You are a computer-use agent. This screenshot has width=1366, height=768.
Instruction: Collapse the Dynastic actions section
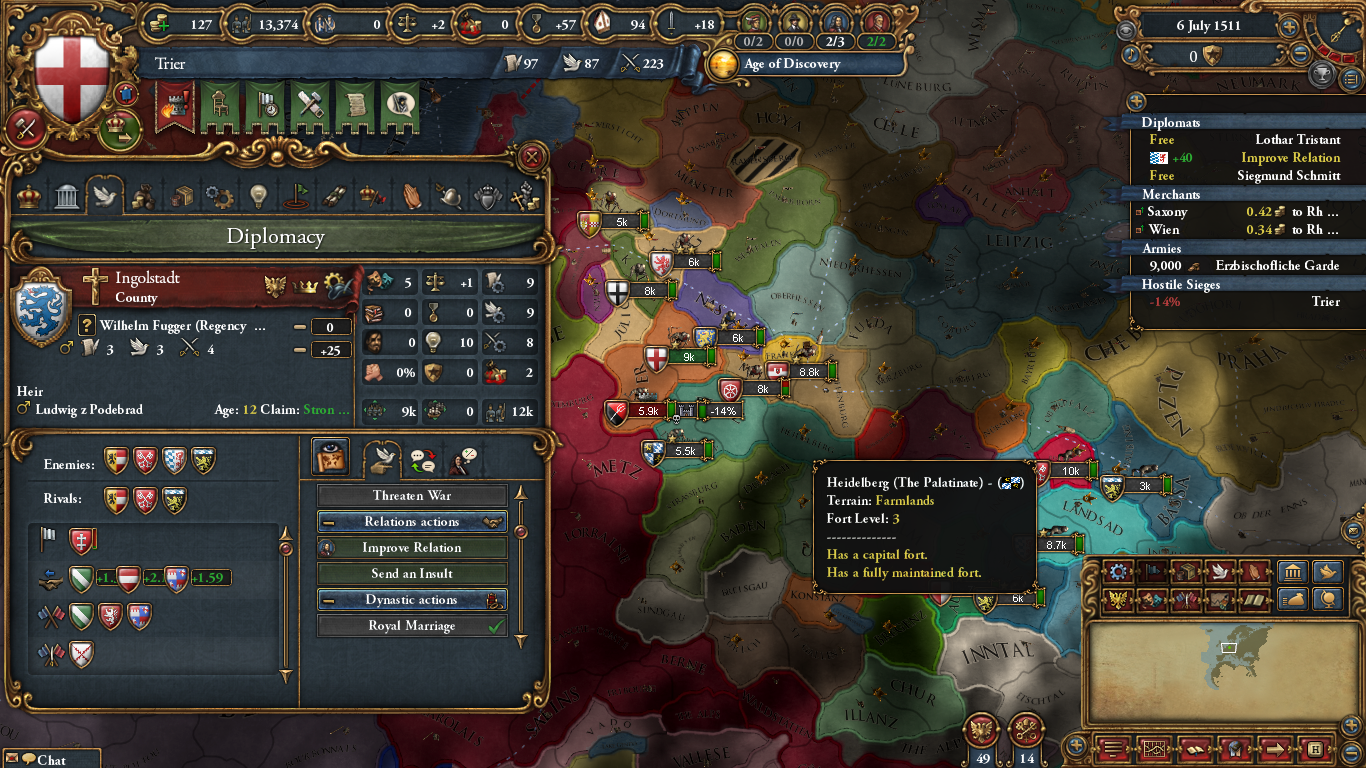pos(327,600)
